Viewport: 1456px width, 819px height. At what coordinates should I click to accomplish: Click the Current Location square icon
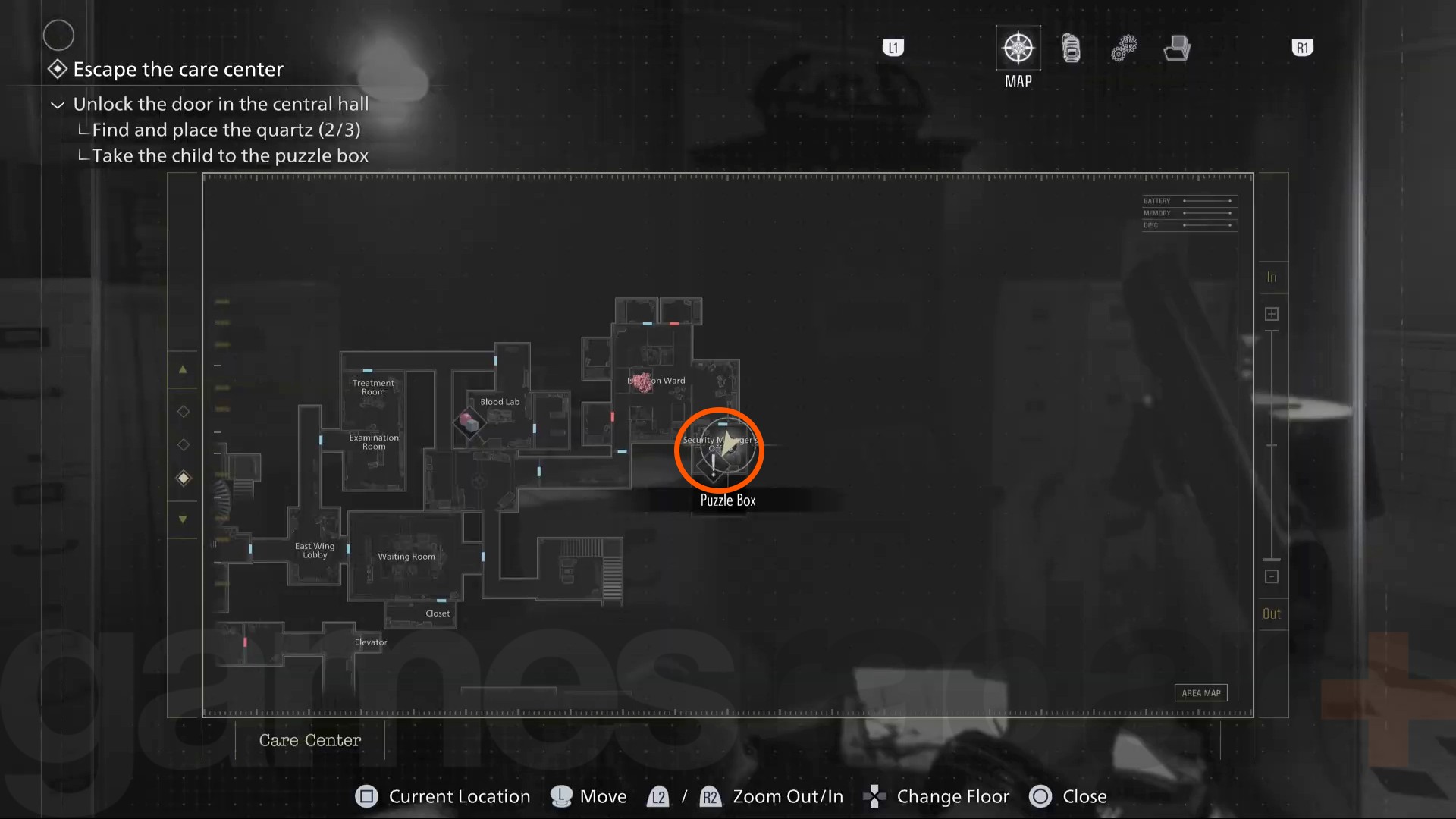point(367,796)
